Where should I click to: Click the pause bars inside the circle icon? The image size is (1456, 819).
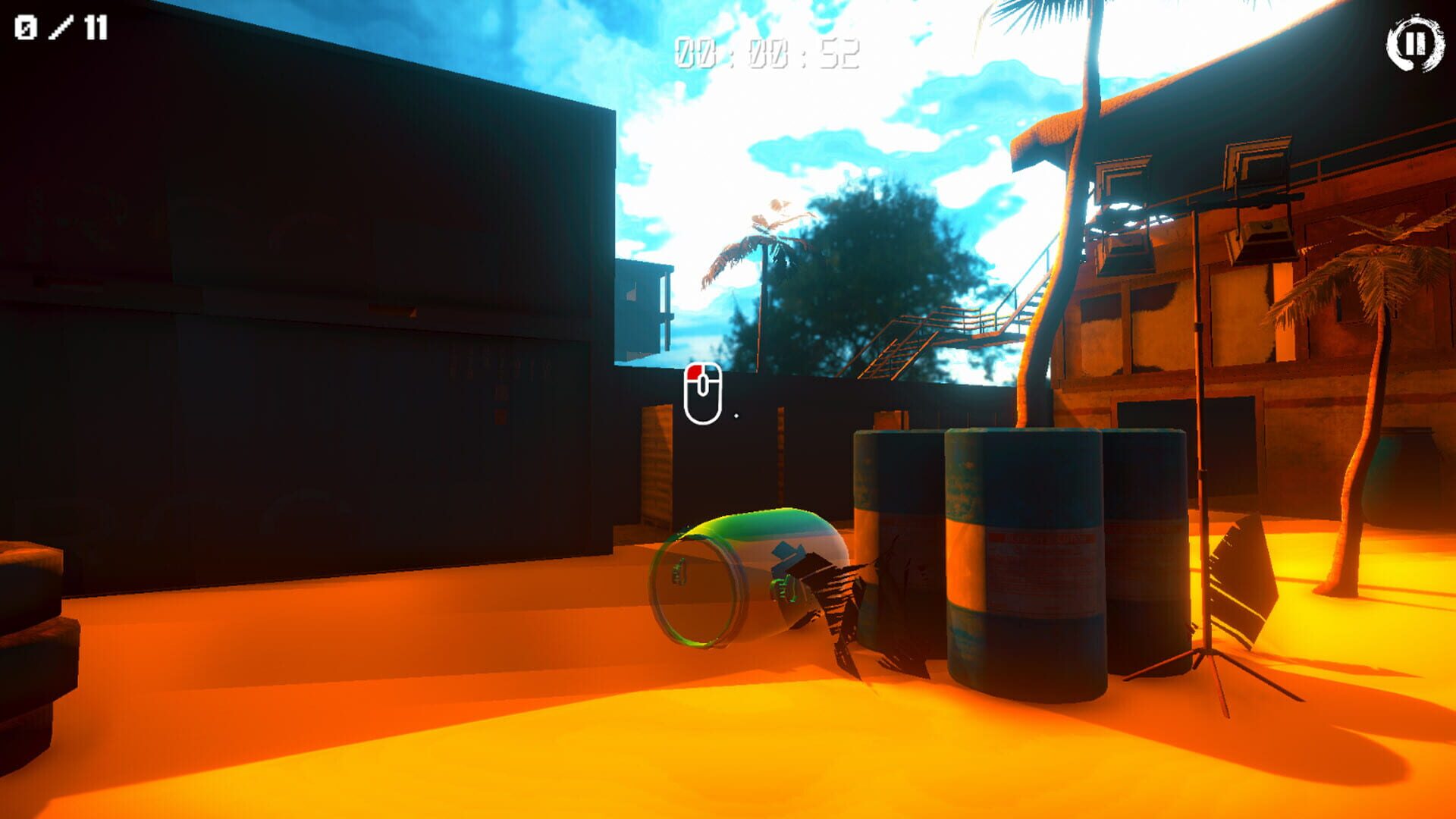click(x=1417, y=42)
